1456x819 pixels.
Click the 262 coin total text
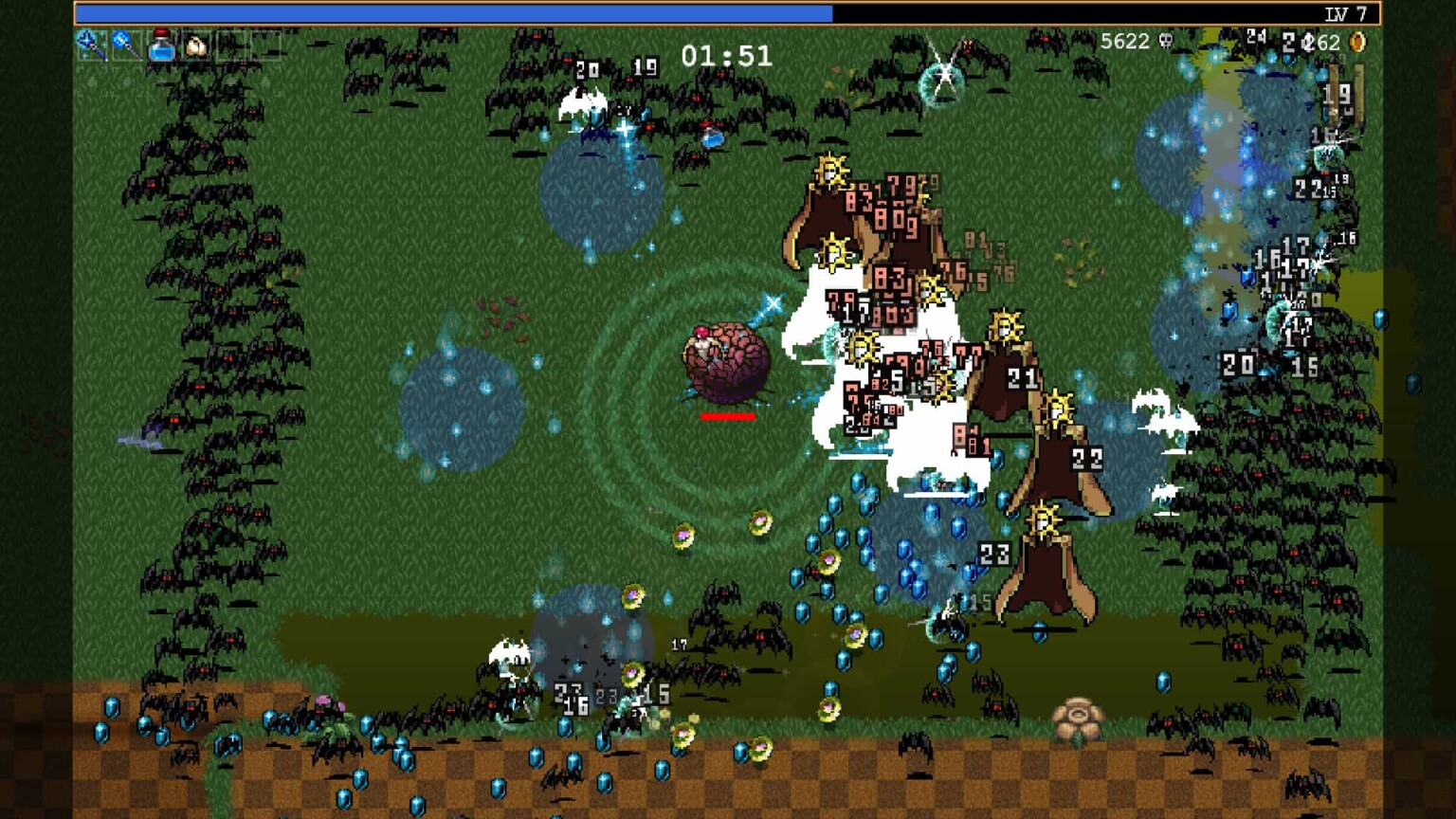click(x=1322, y=43)
